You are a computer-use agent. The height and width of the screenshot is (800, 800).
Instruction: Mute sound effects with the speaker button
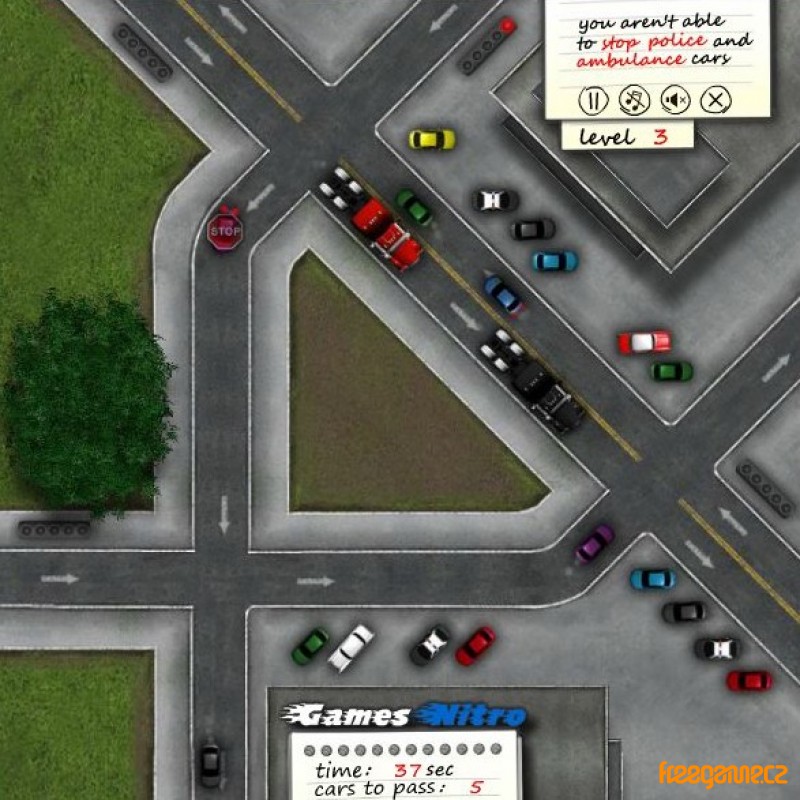676,99
